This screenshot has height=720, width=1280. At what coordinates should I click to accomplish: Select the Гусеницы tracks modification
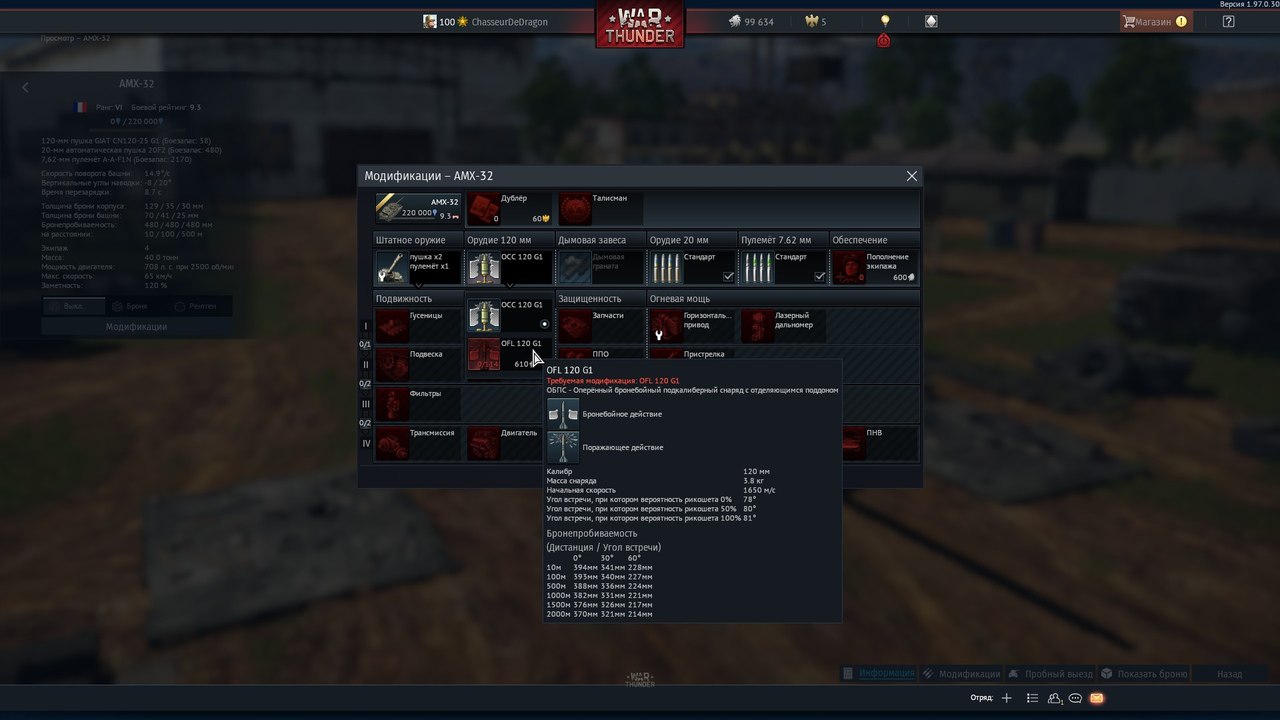click(417, 325)
